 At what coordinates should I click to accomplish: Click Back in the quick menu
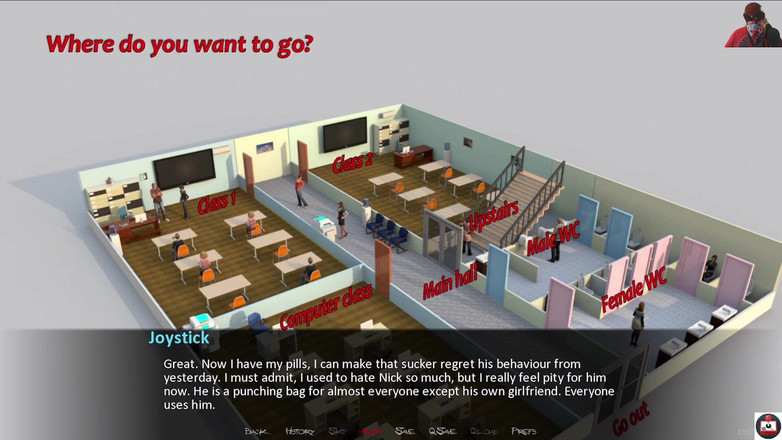[256, 431]
